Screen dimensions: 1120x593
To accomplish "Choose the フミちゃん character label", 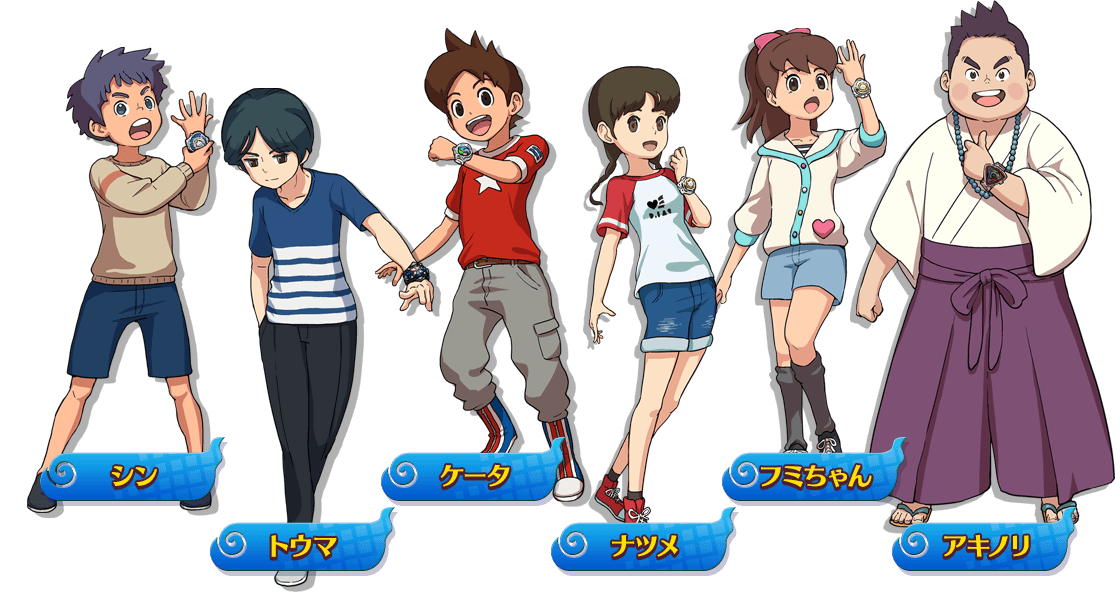I will 816,474.
